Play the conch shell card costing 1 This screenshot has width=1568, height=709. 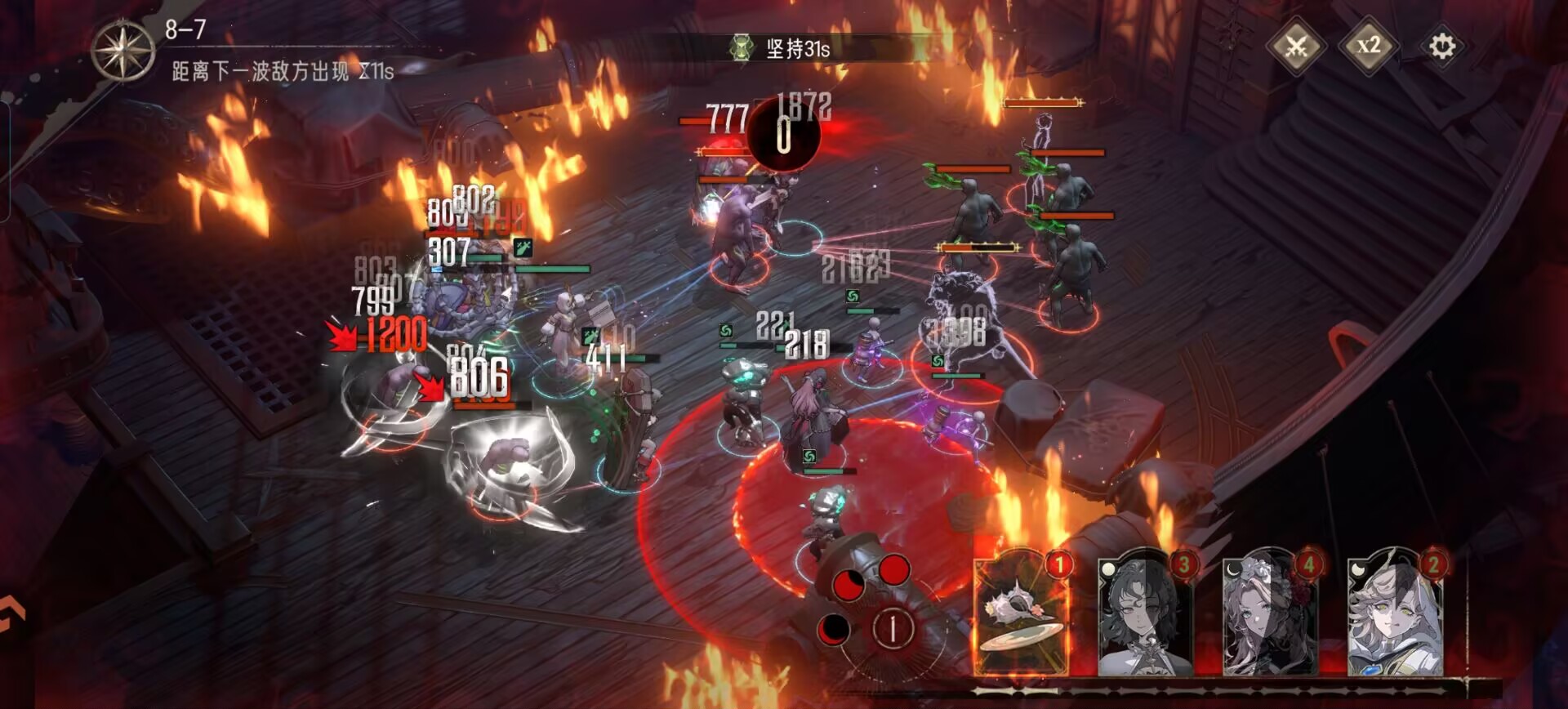click(1021, 617)
